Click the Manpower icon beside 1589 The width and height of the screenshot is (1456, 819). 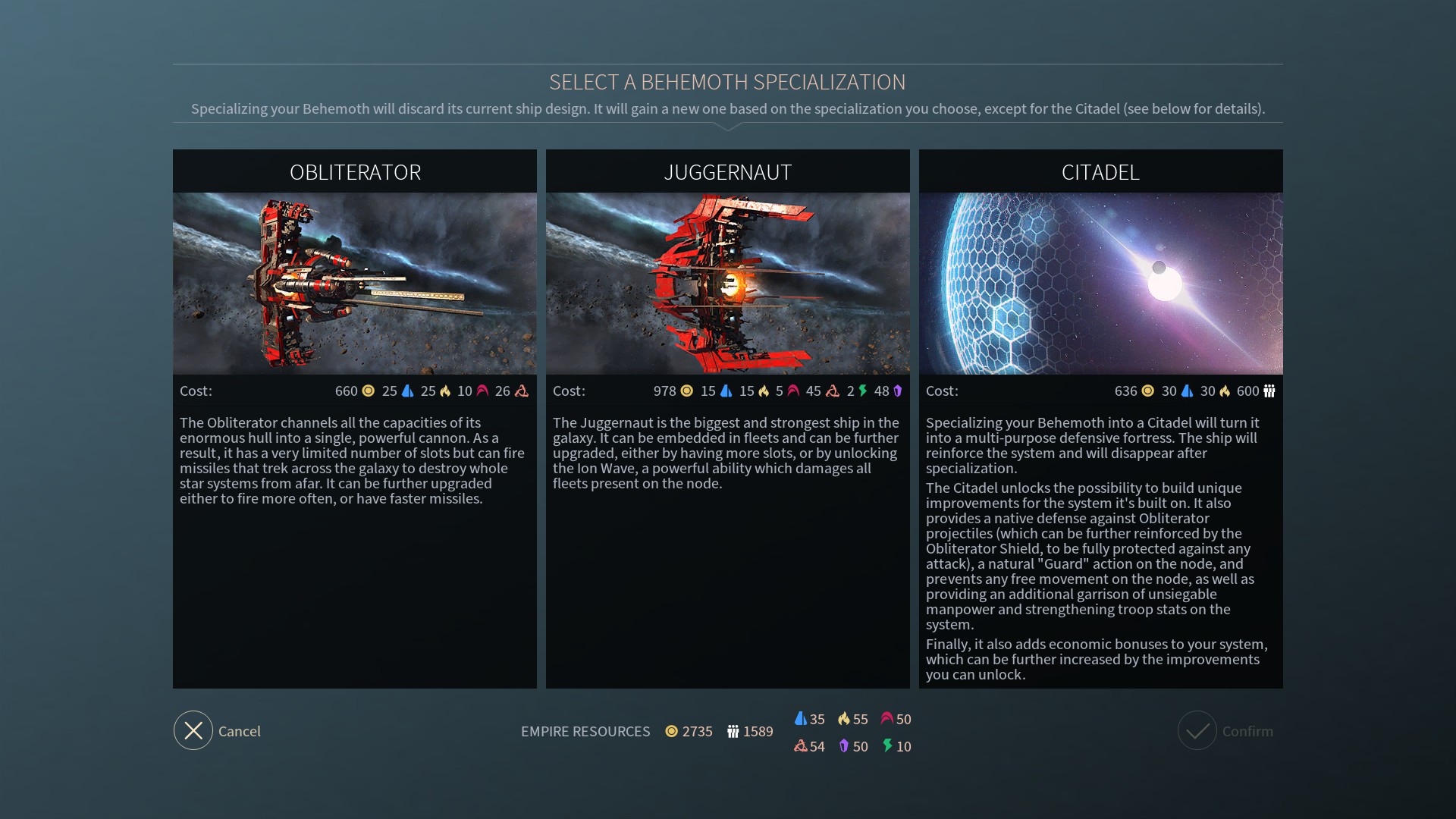[733, 732]
